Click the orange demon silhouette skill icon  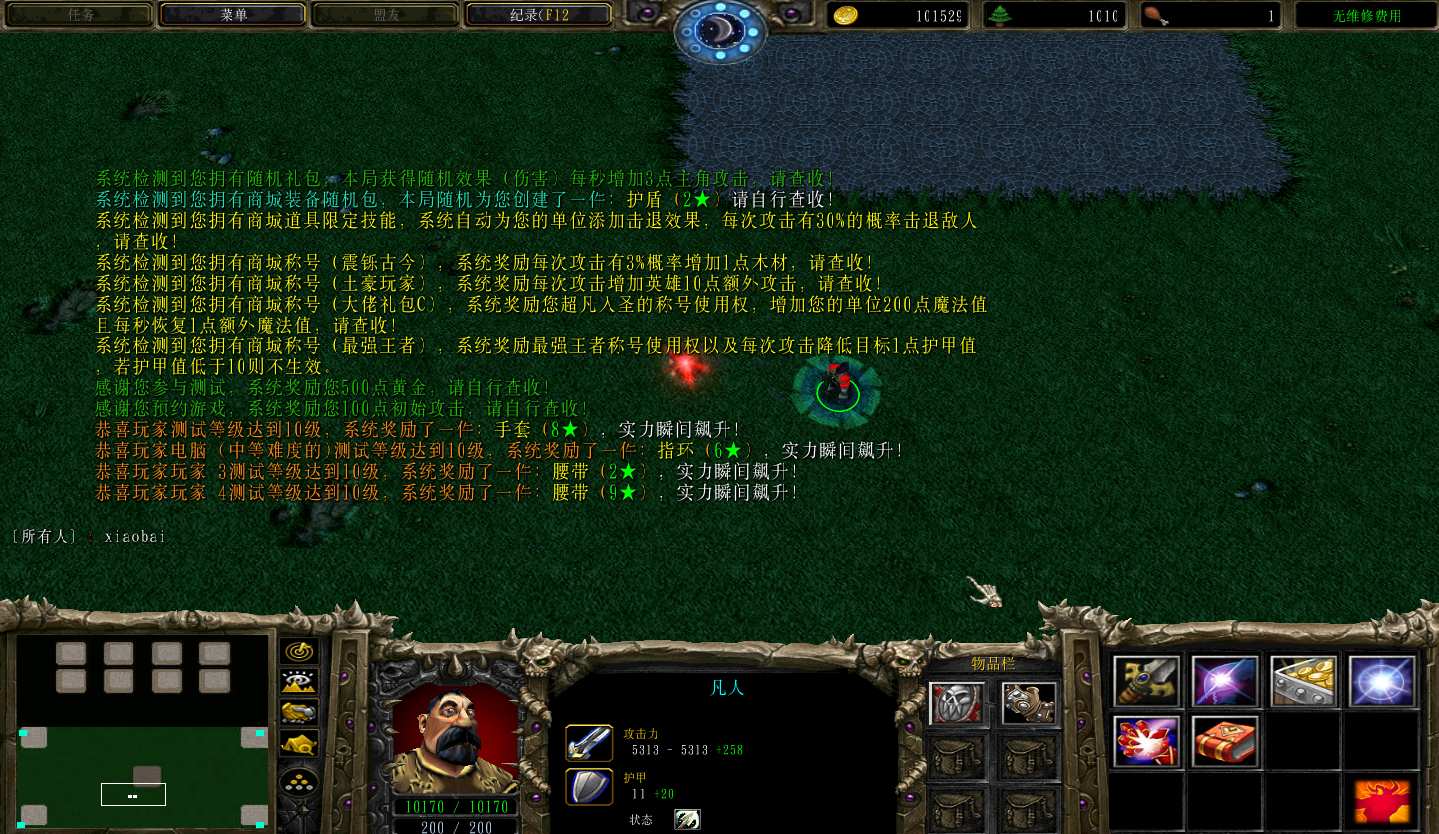(1382, 801)
